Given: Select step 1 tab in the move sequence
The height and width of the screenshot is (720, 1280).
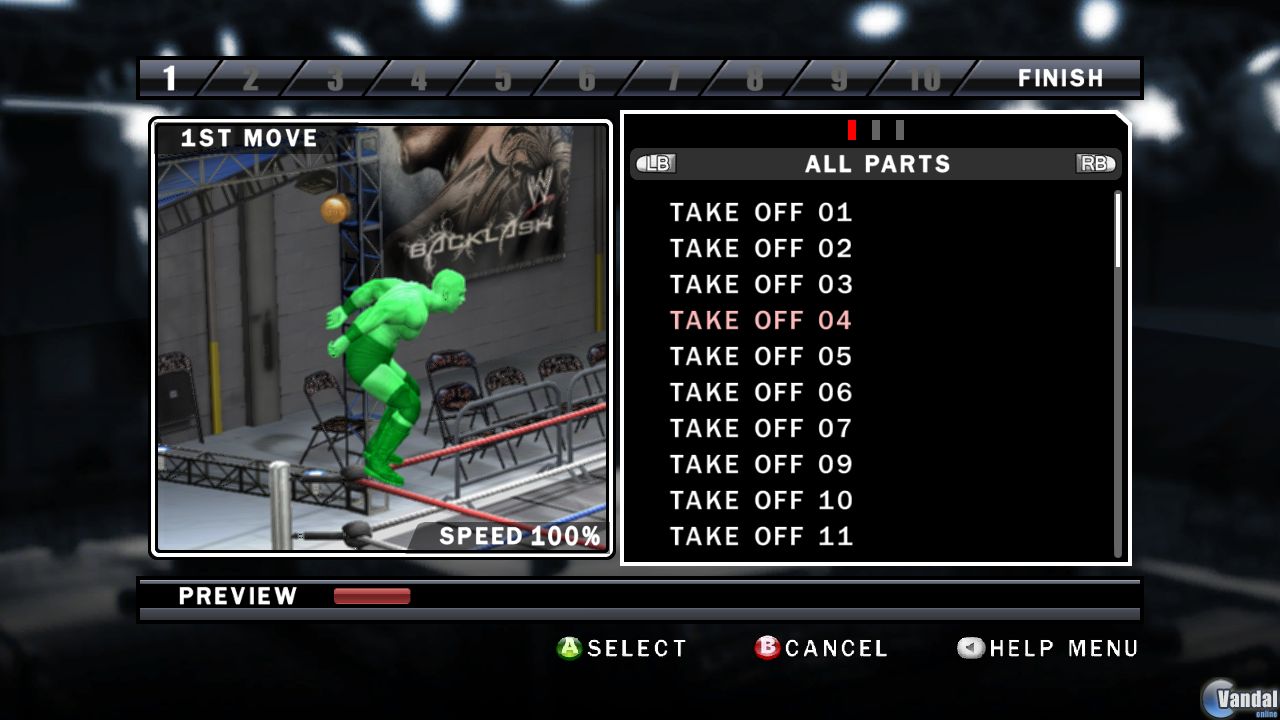Looking at the screenshot, I should pos(170,77).
